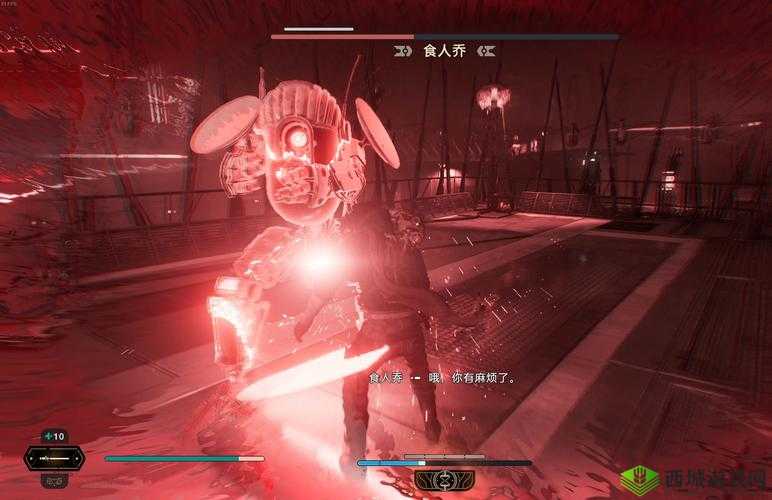This screenshot has height=500, width=772.
Task: Select the lightsaber stance icon
Action: (54, 459)
